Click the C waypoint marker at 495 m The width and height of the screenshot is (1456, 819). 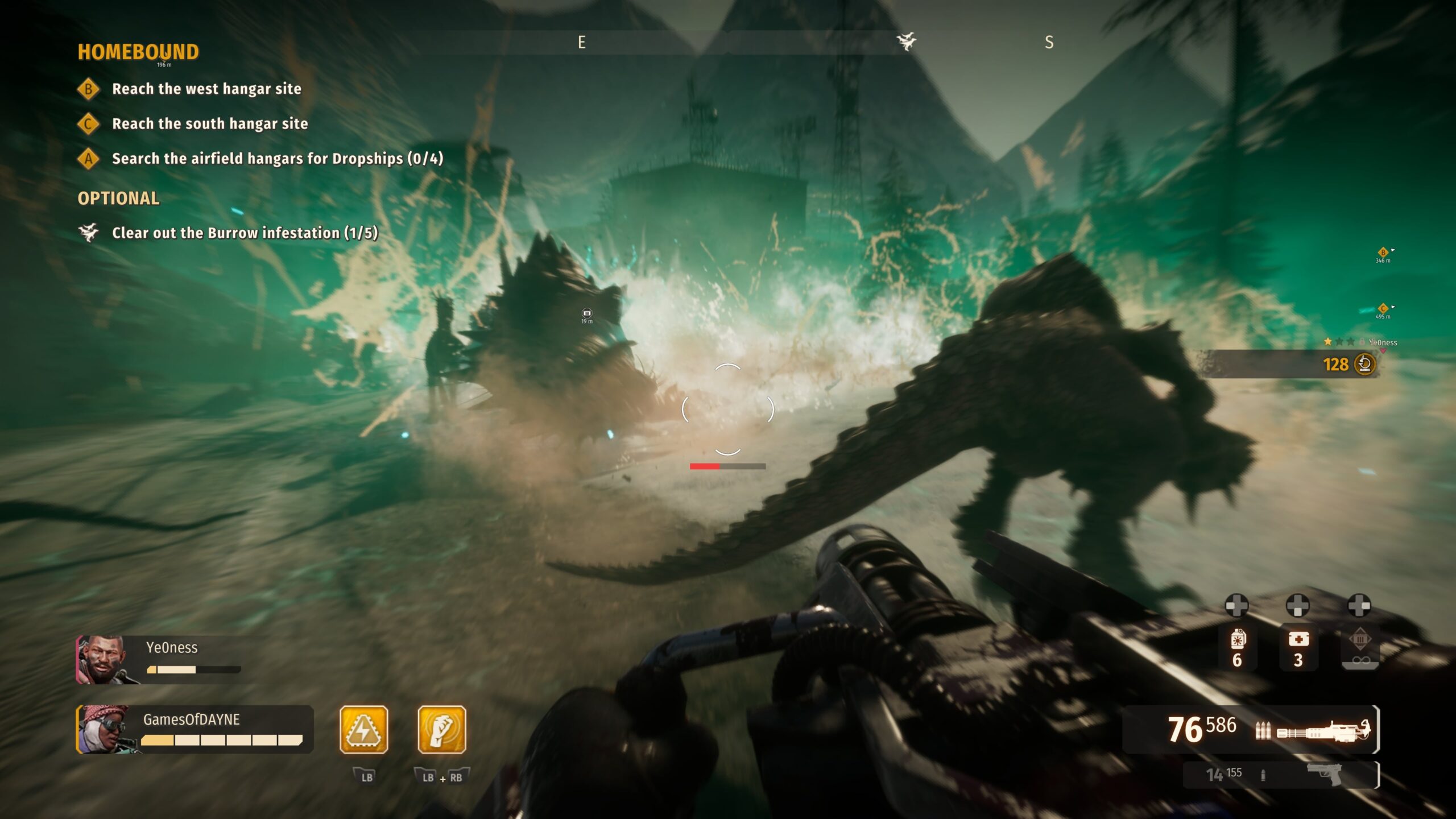tap(1383, 309)
